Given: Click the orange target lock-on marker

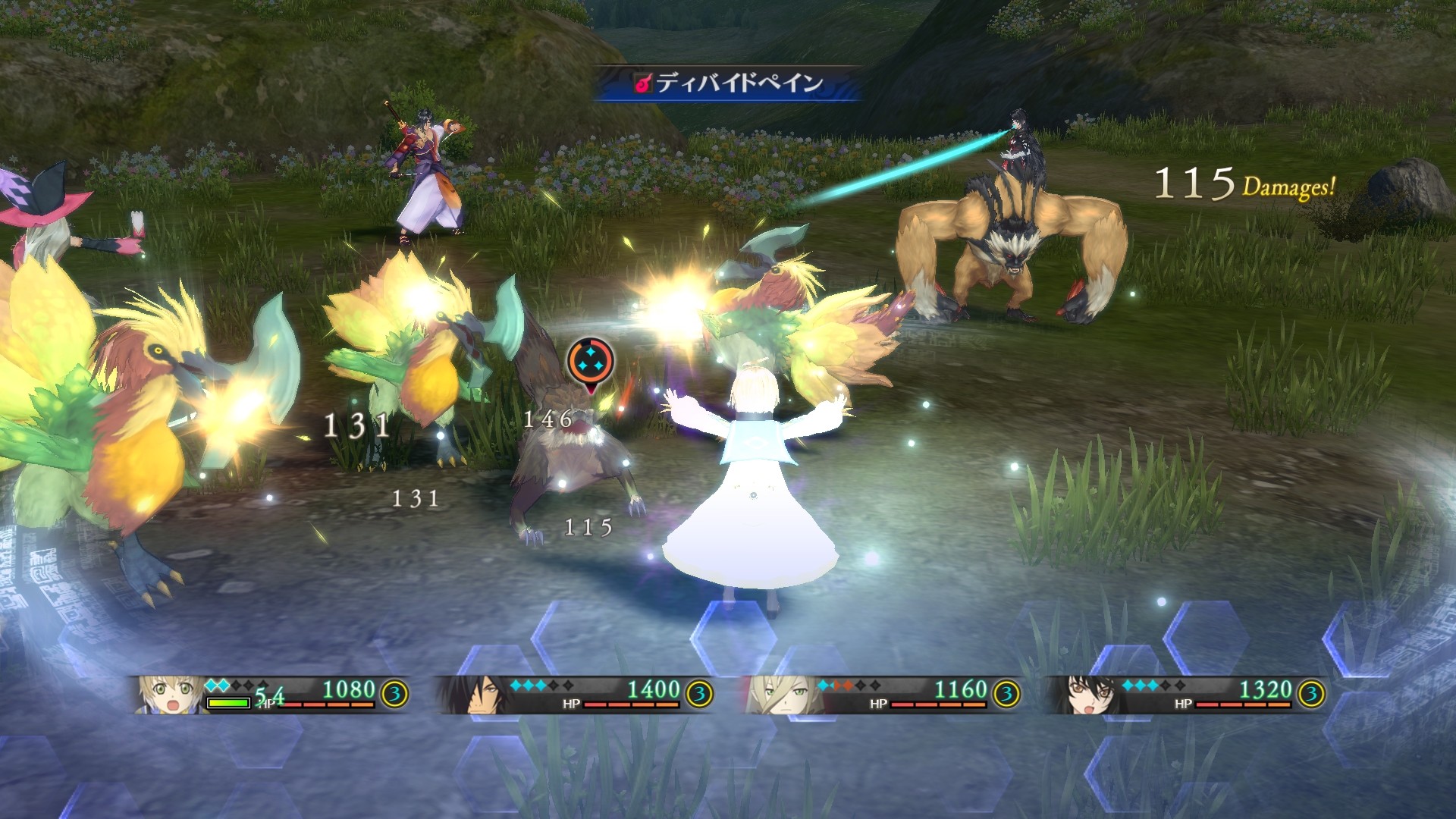Looking at the screenshot, I should click(x=591, y=363).
